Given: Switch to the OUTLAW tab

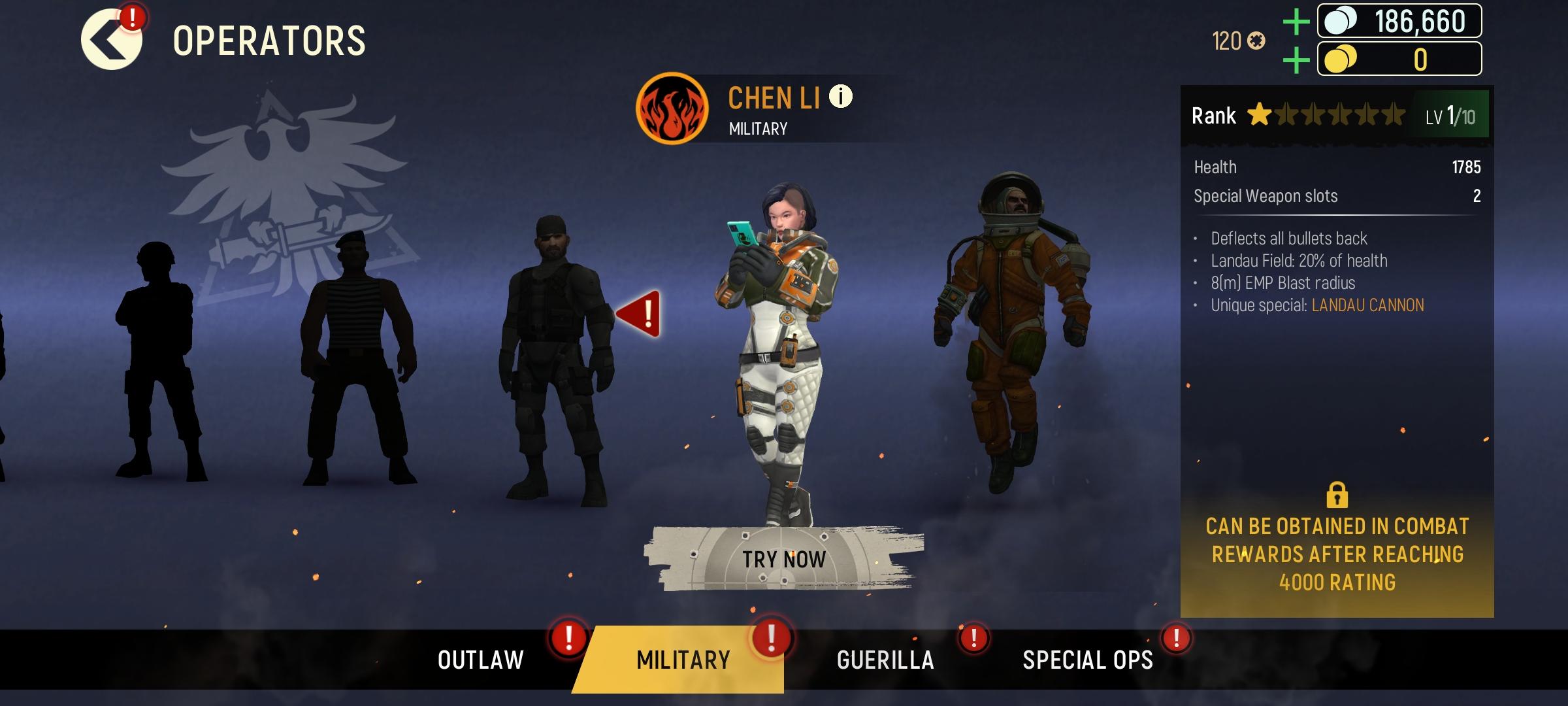Looking at the screenshot, I should click(x=482, y=660).
